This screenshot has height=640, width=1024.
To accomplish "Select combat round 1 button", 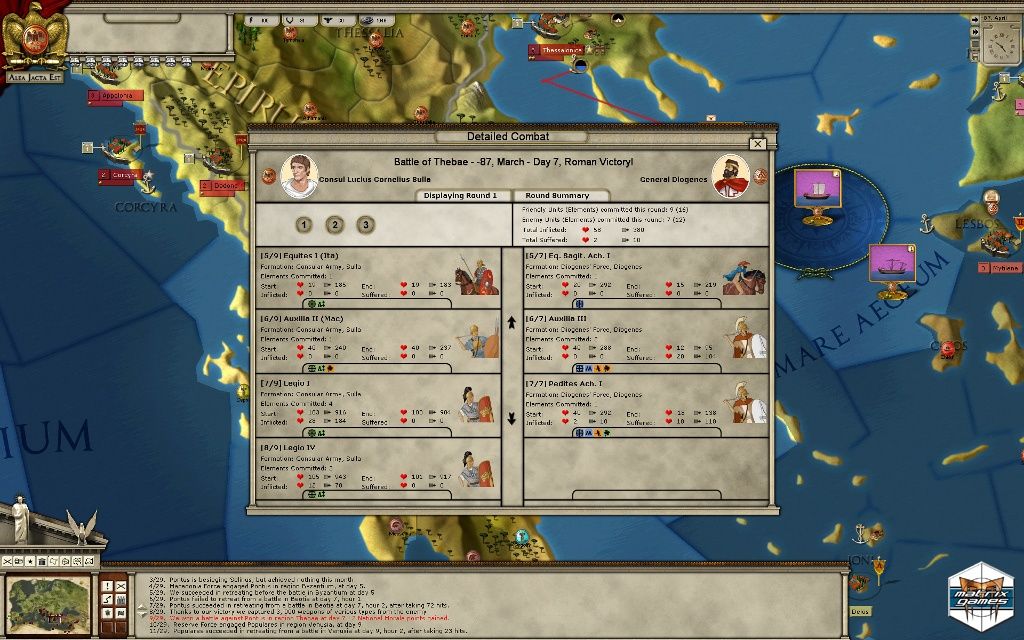I will click(304, 225).
